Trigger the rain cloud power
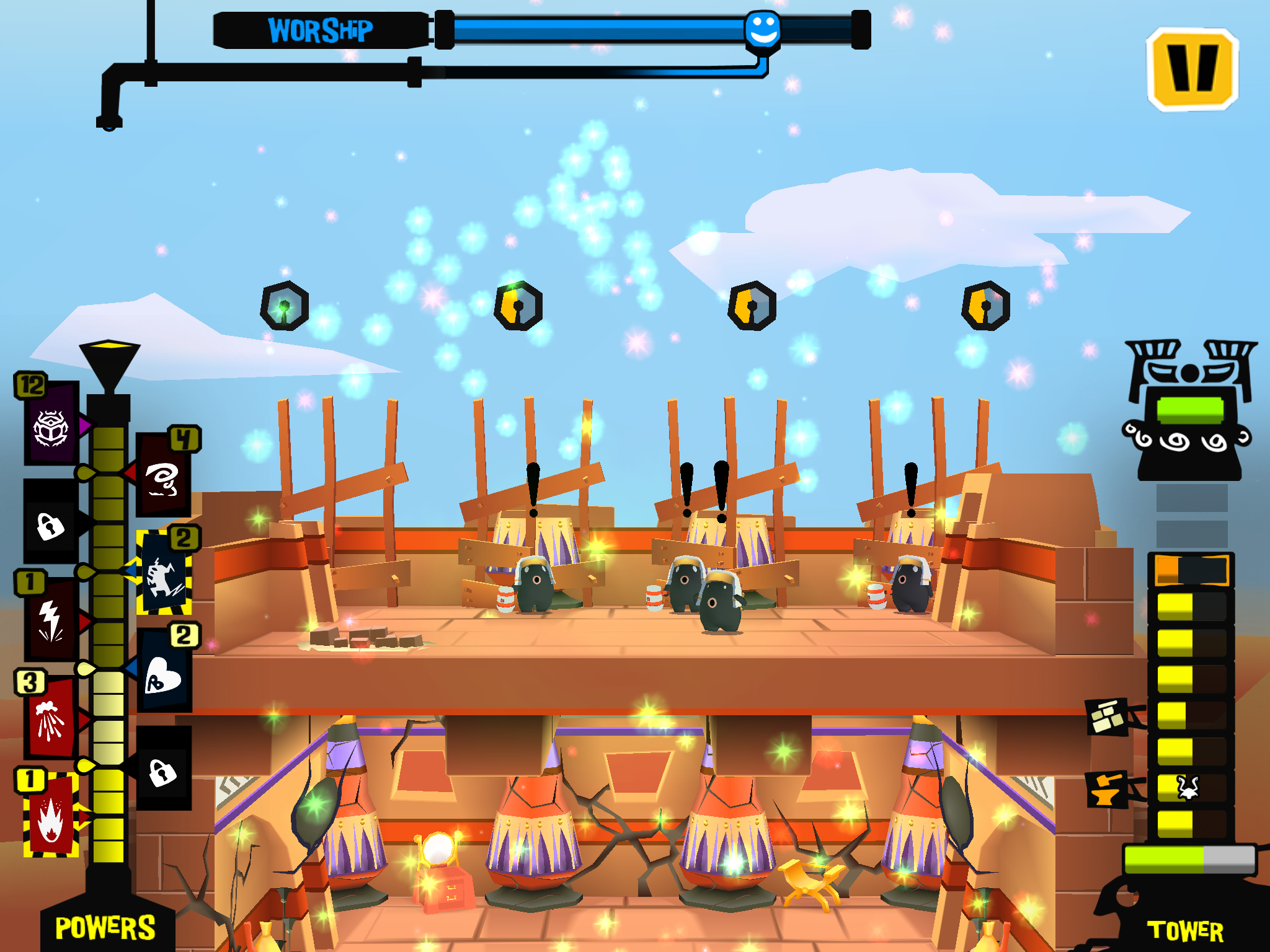Image resolution: width=1270 pixels, height=952 pixels. 51,720
